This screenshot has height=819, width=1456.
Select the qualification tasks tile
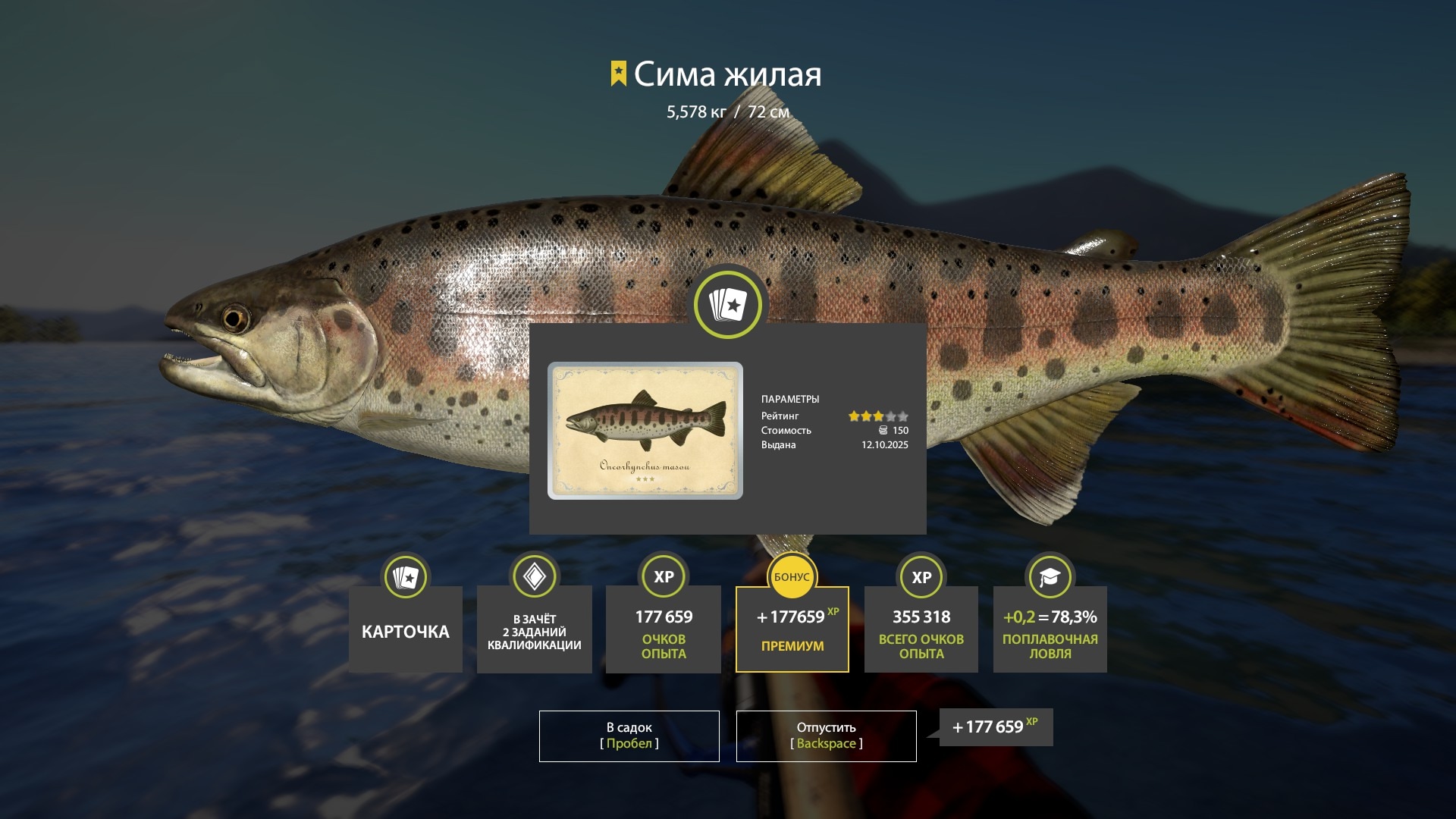point(534,629)
